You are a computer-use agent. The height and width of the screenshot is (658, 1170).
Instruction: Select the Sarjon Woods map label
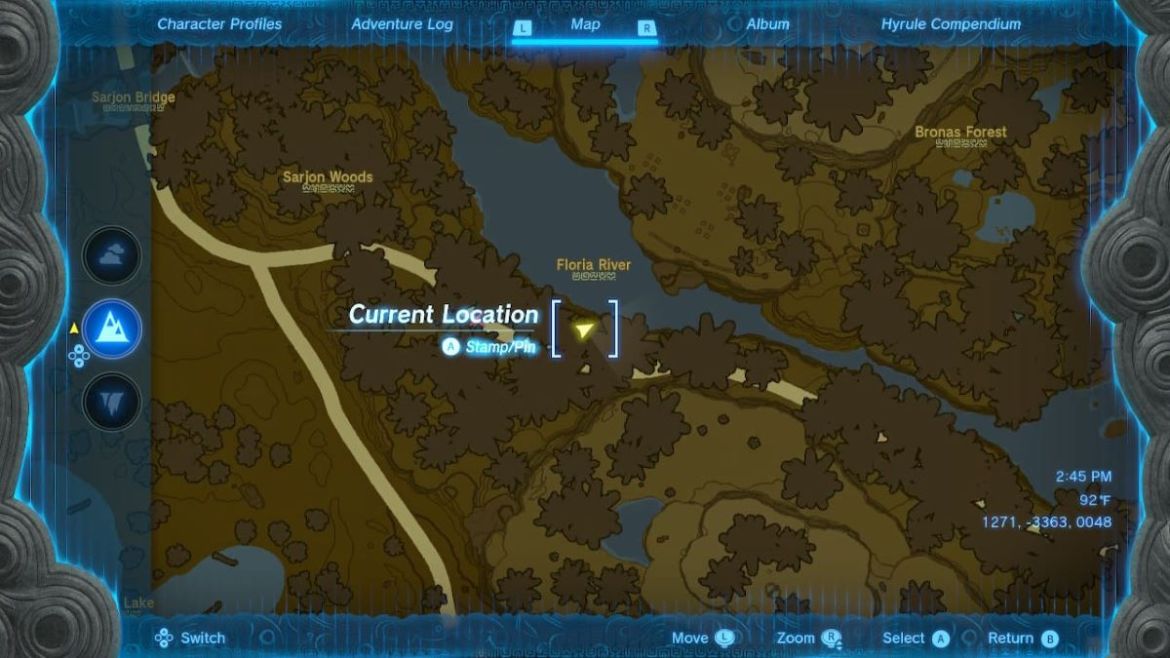(327, 178)
